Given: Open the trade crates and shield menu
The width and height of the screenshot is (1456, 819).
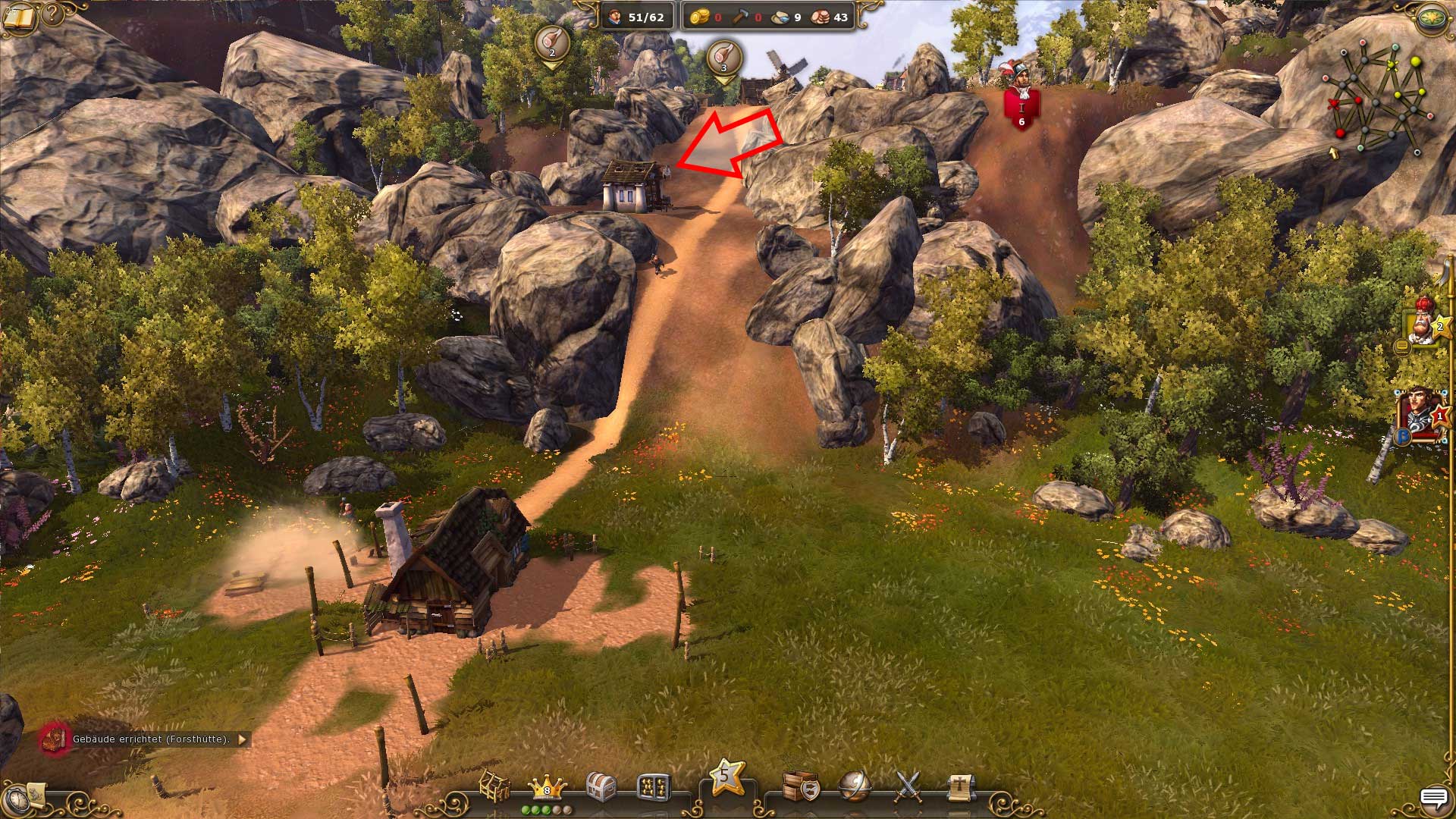Looking at the screenshot, I should click(x=800, y=787).
